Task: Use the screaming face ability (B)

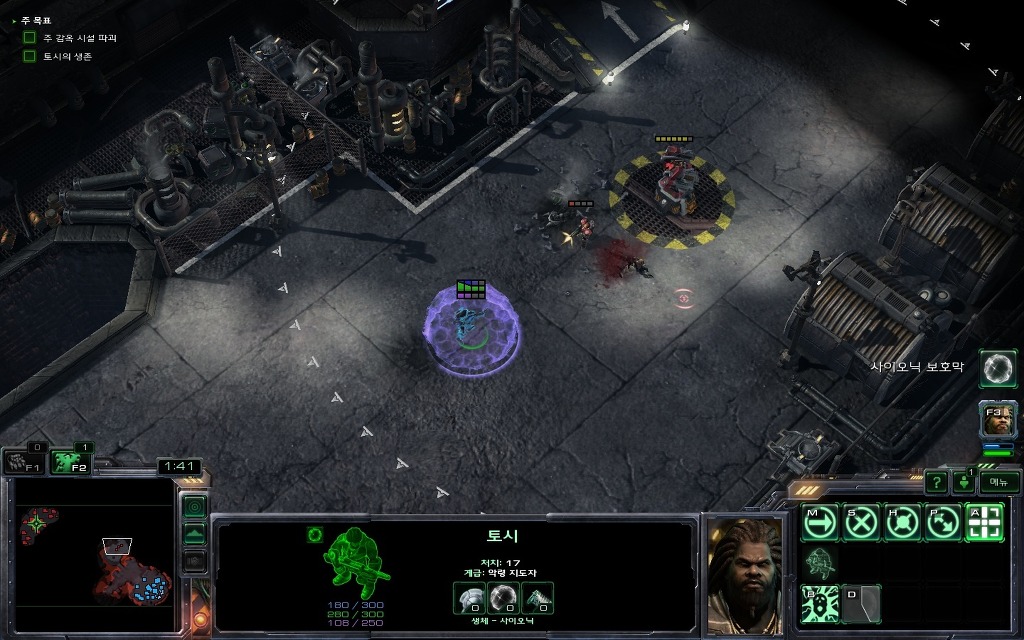Action: (820, 604)
